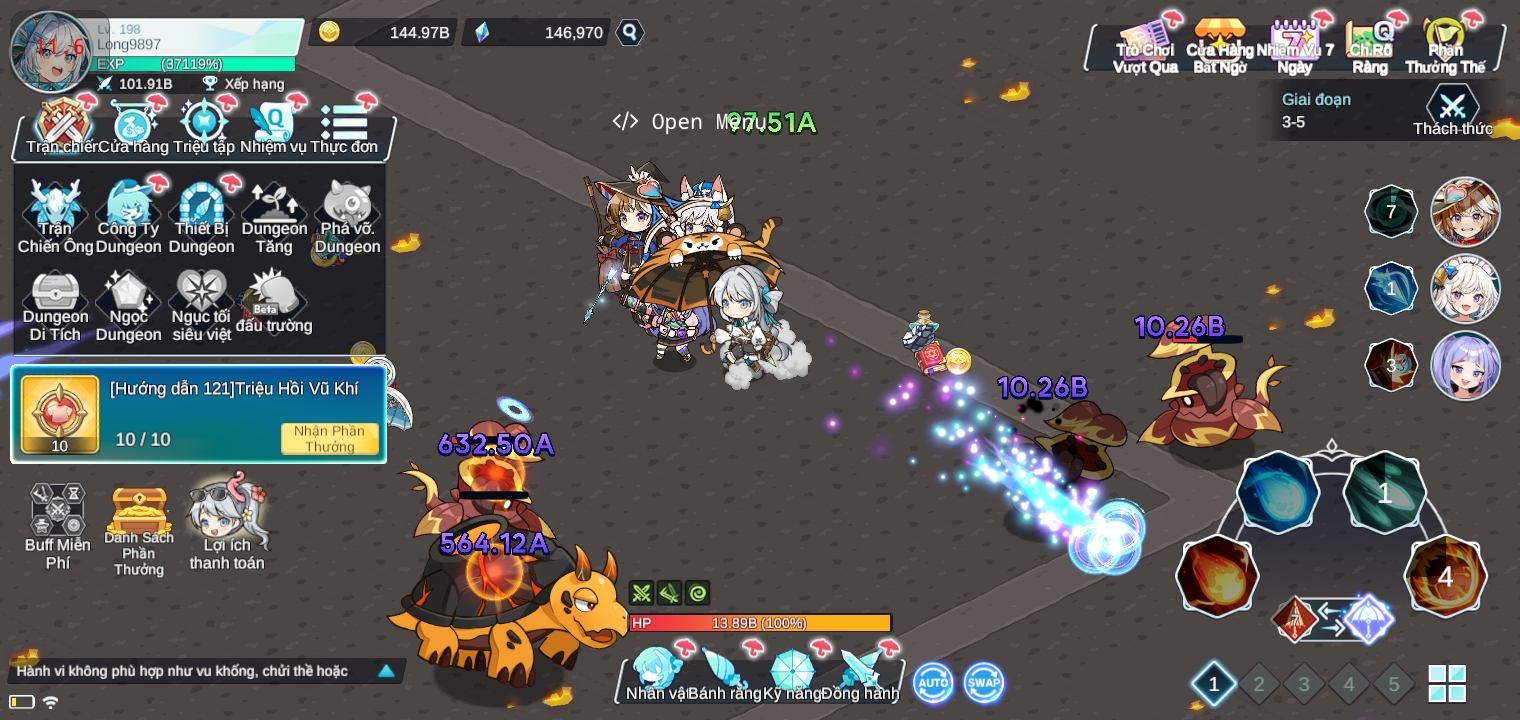
Task: Toggle the Thực đơn list menu
Action: pos(344,127)
